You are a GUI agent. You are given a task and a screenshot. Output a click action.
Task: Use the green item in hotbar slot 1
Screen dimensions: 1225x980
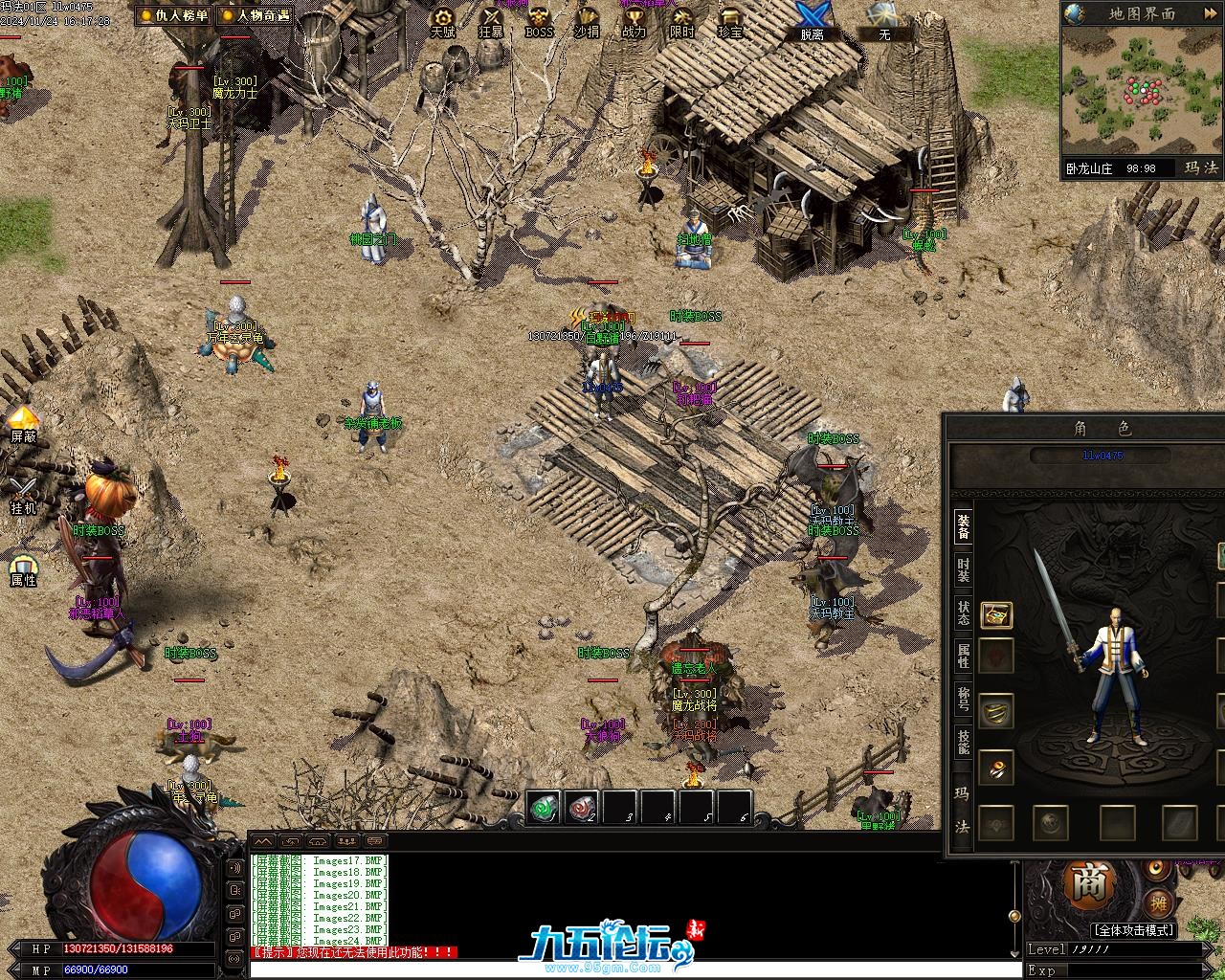545,808
